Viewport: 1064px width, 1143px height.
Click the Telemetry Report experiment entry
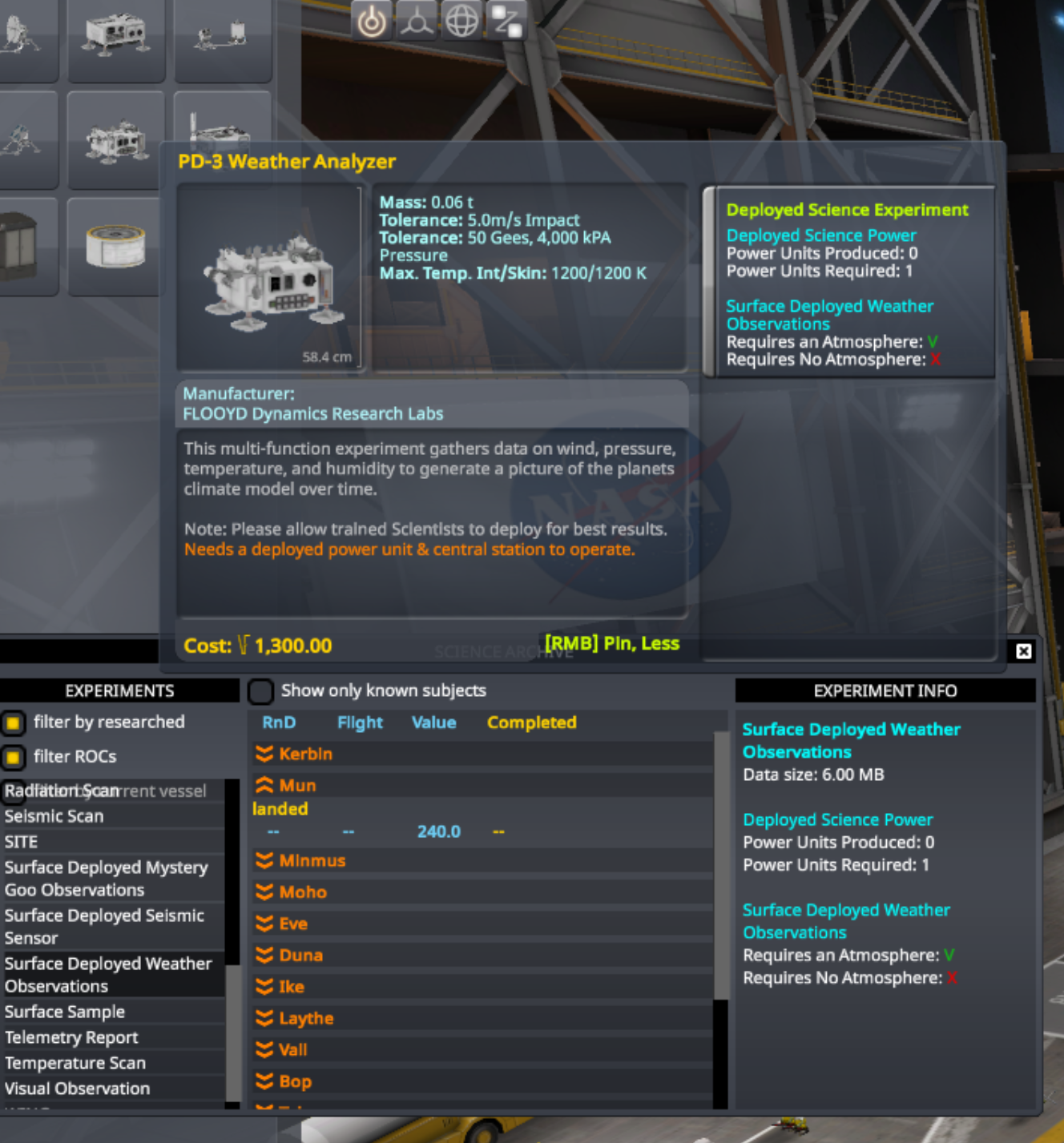click(72, 1037)
